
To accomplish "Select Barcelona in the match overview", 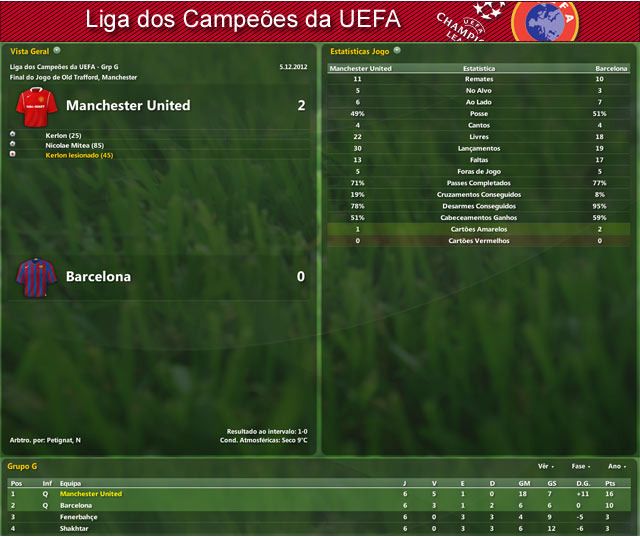I will coord(98,276).
